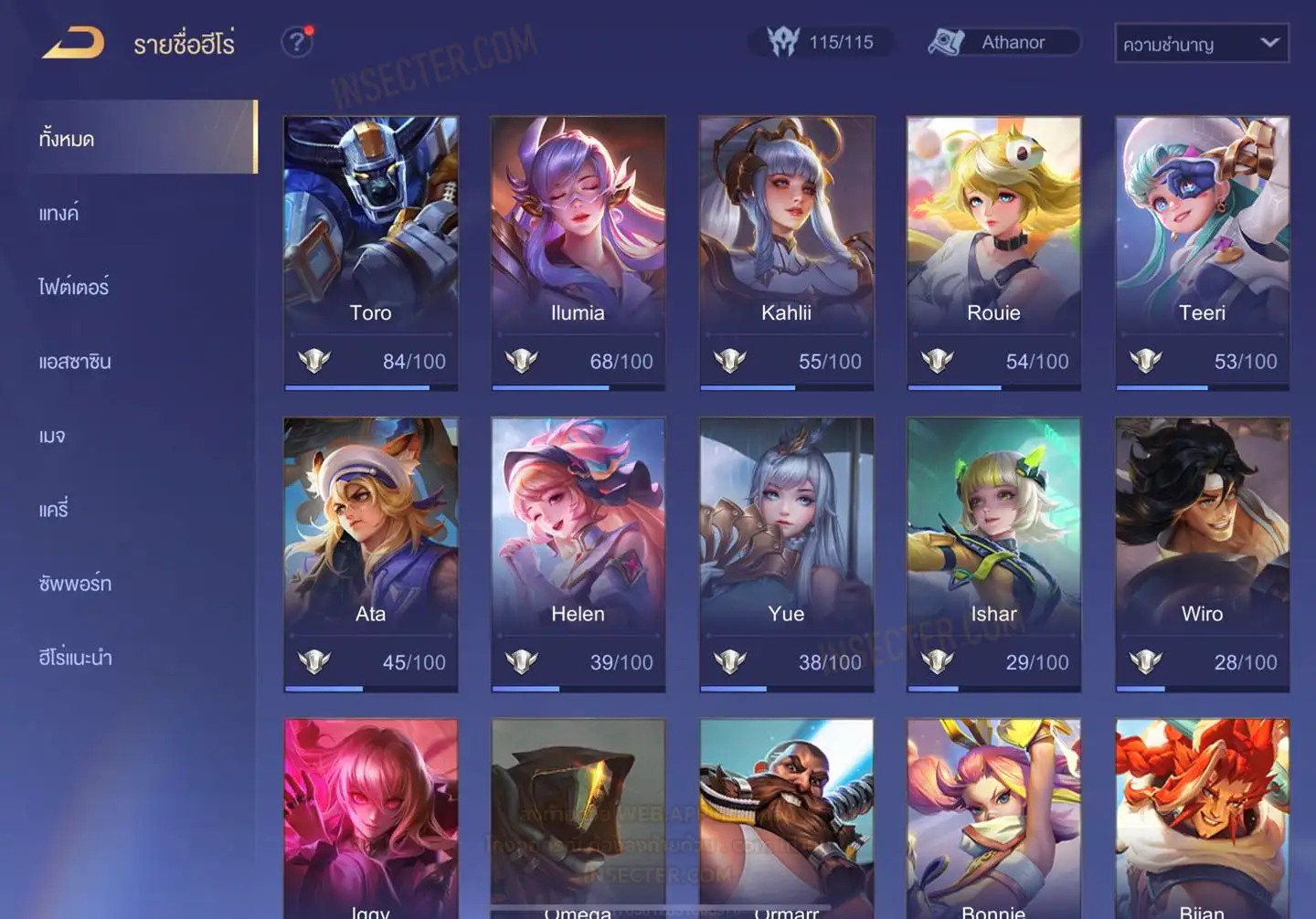Show the แอสซาซิน hero category
The width and height of the screenshot is (1316, 919).
coord(75,361)
